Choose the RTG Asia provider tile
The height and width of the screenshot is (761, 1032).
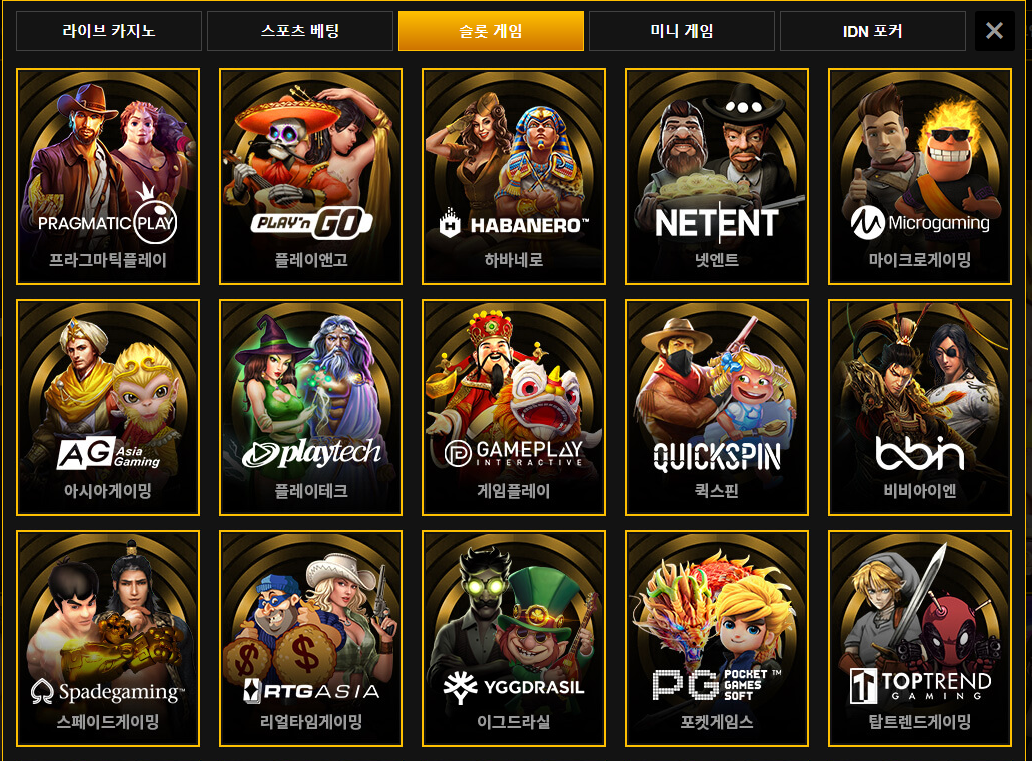(x=311, y=638)
